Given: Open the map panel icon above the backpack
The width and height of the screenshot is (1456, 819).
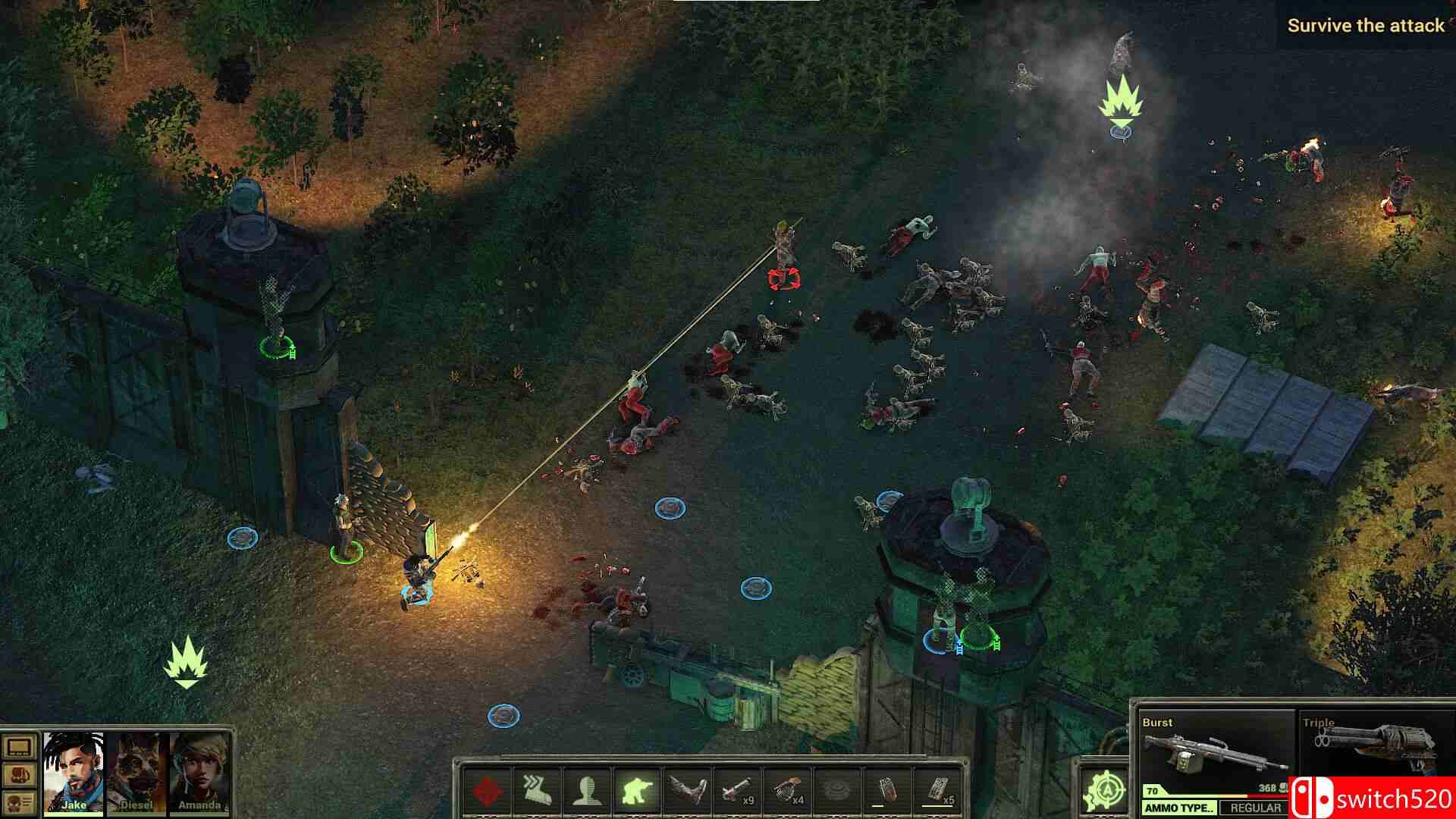Looking at the screenshot, I should [17, 747].
